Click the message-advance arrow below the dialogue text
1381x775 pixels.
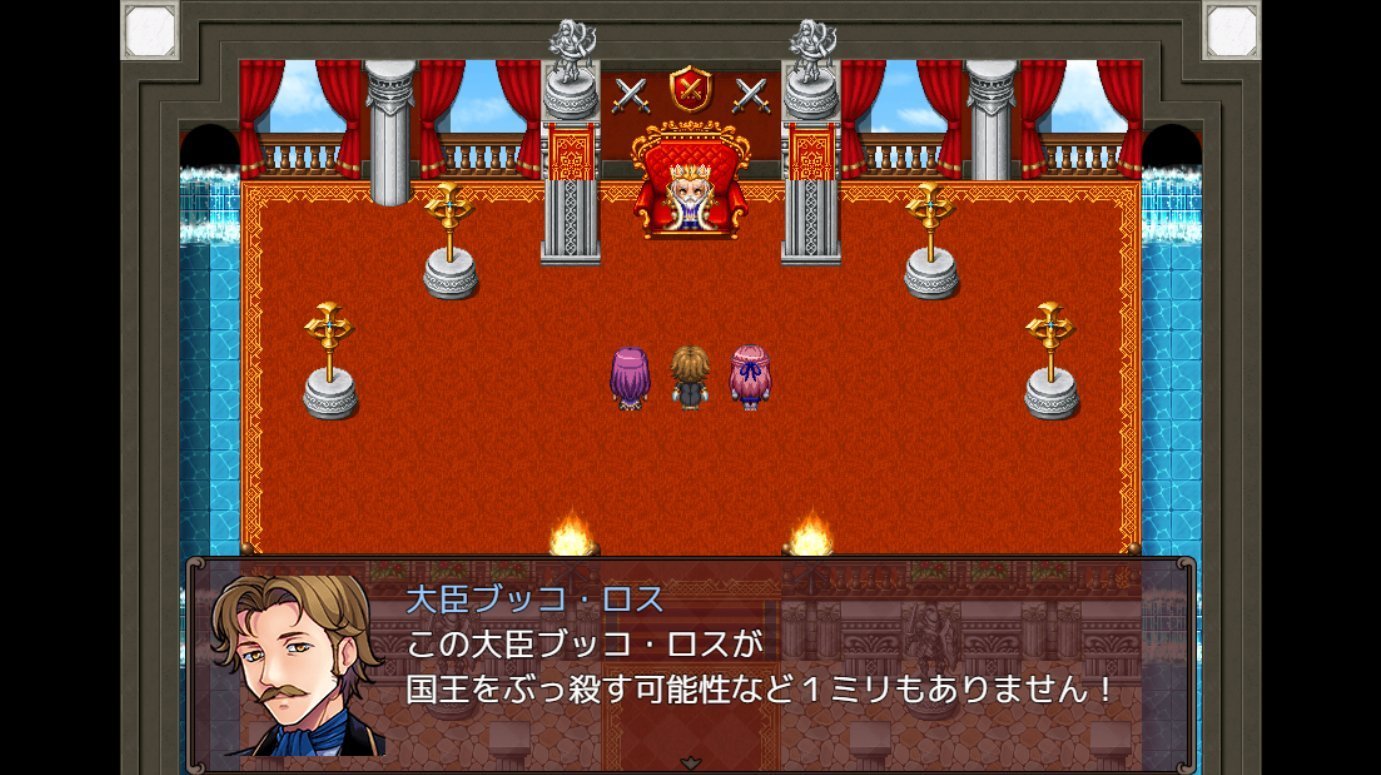(x=690, y=763)
